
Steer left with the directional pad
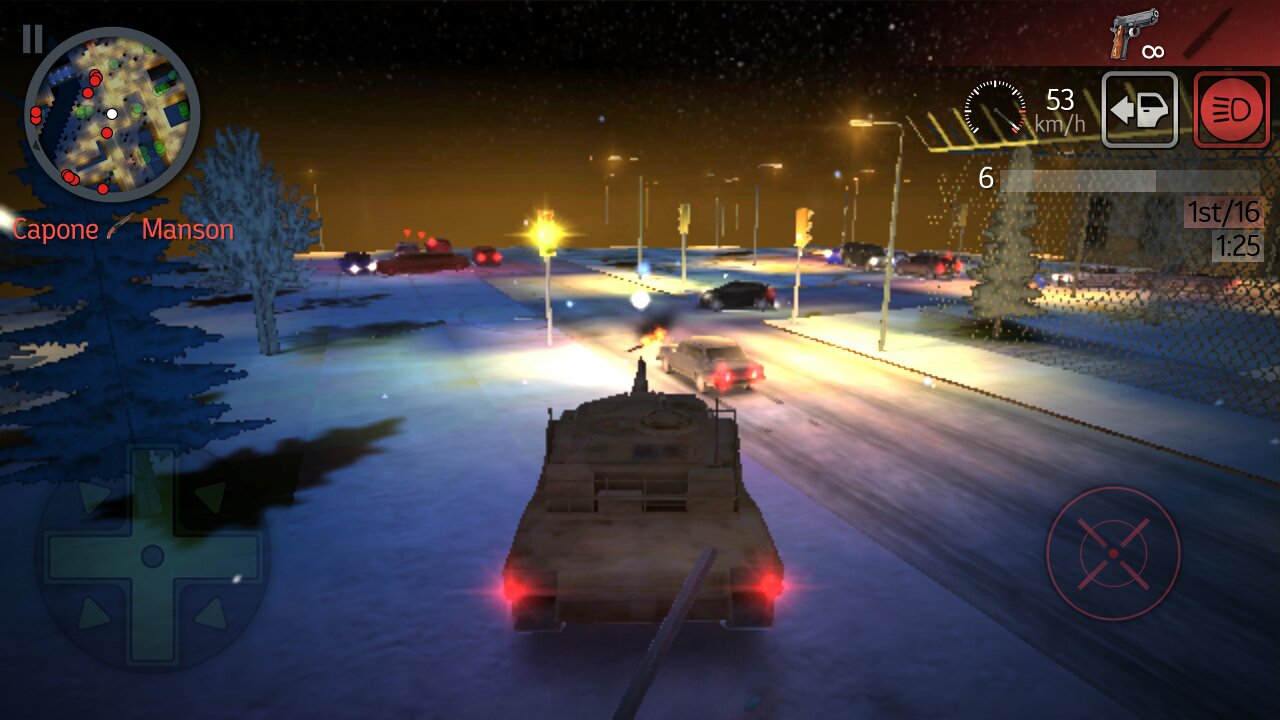pos(80,556)
